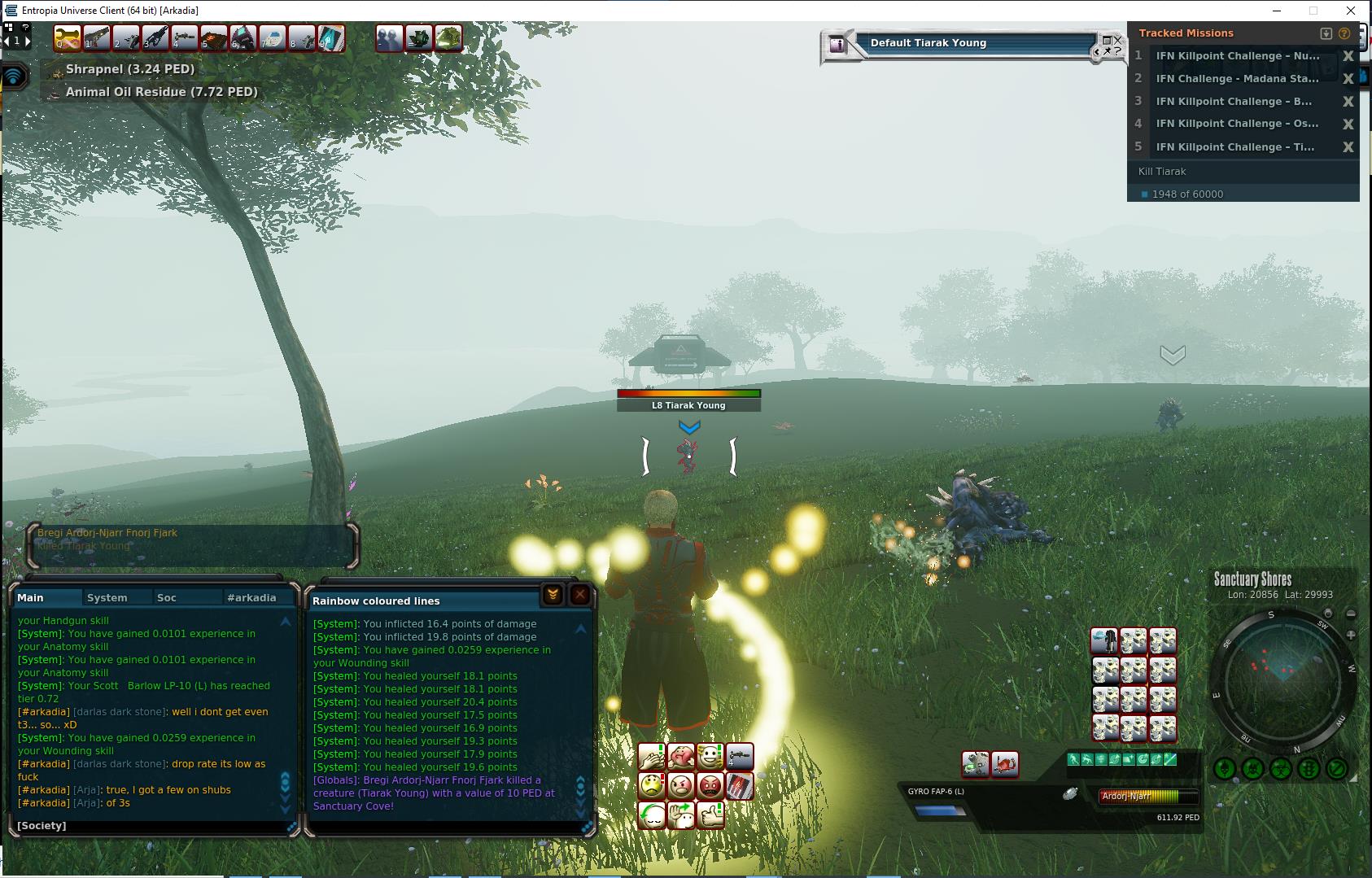Switch to the System chat tab
Screen dimensions: 1372x878
(x=107, y=597)
